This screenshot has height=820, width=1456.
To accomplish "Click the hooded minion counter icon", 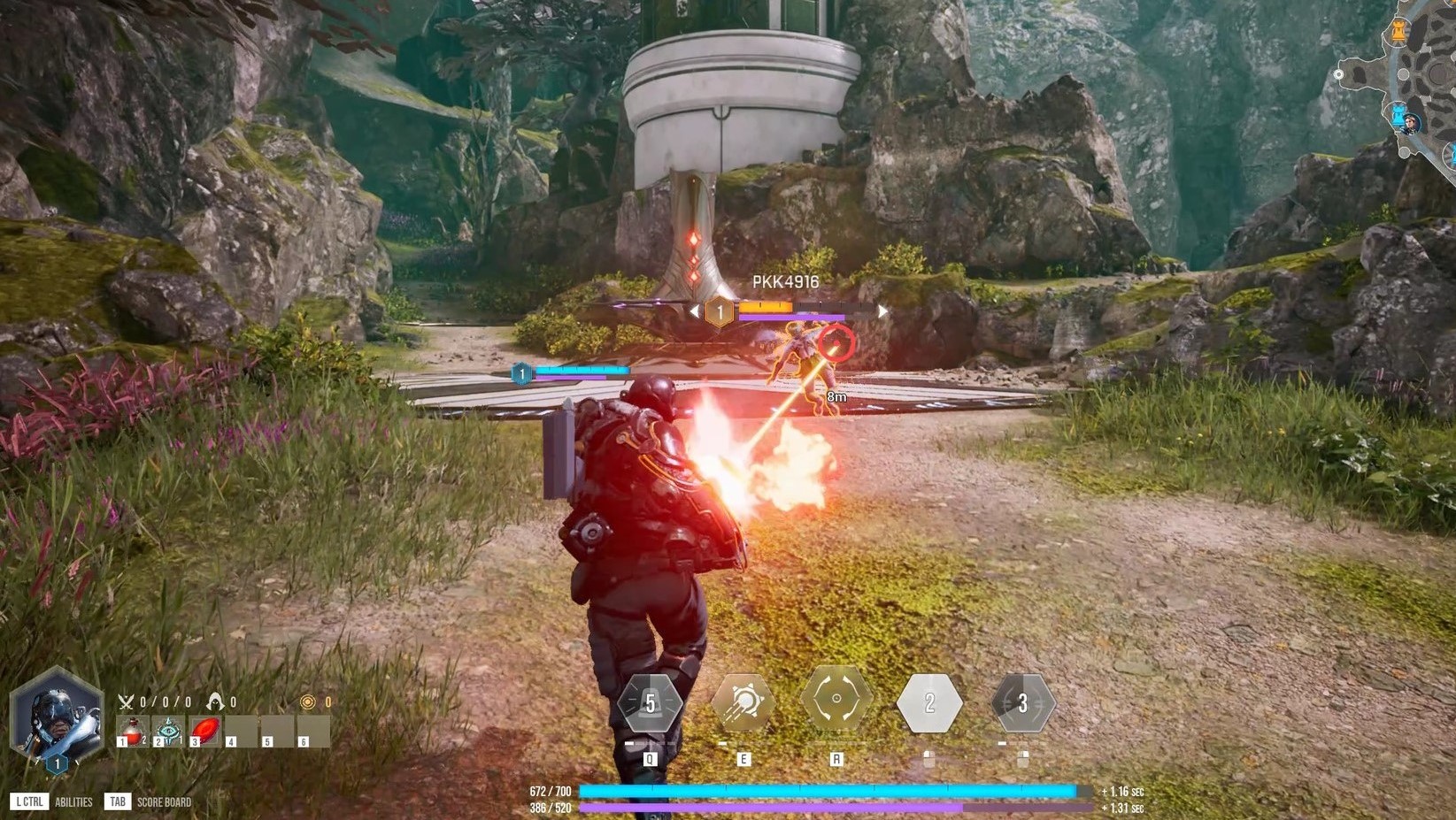I will 217,702.
